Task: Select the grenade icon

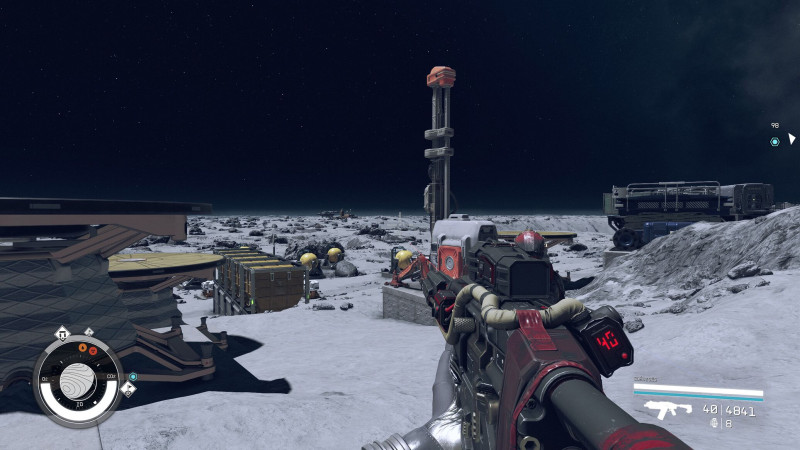Action: 714,423
